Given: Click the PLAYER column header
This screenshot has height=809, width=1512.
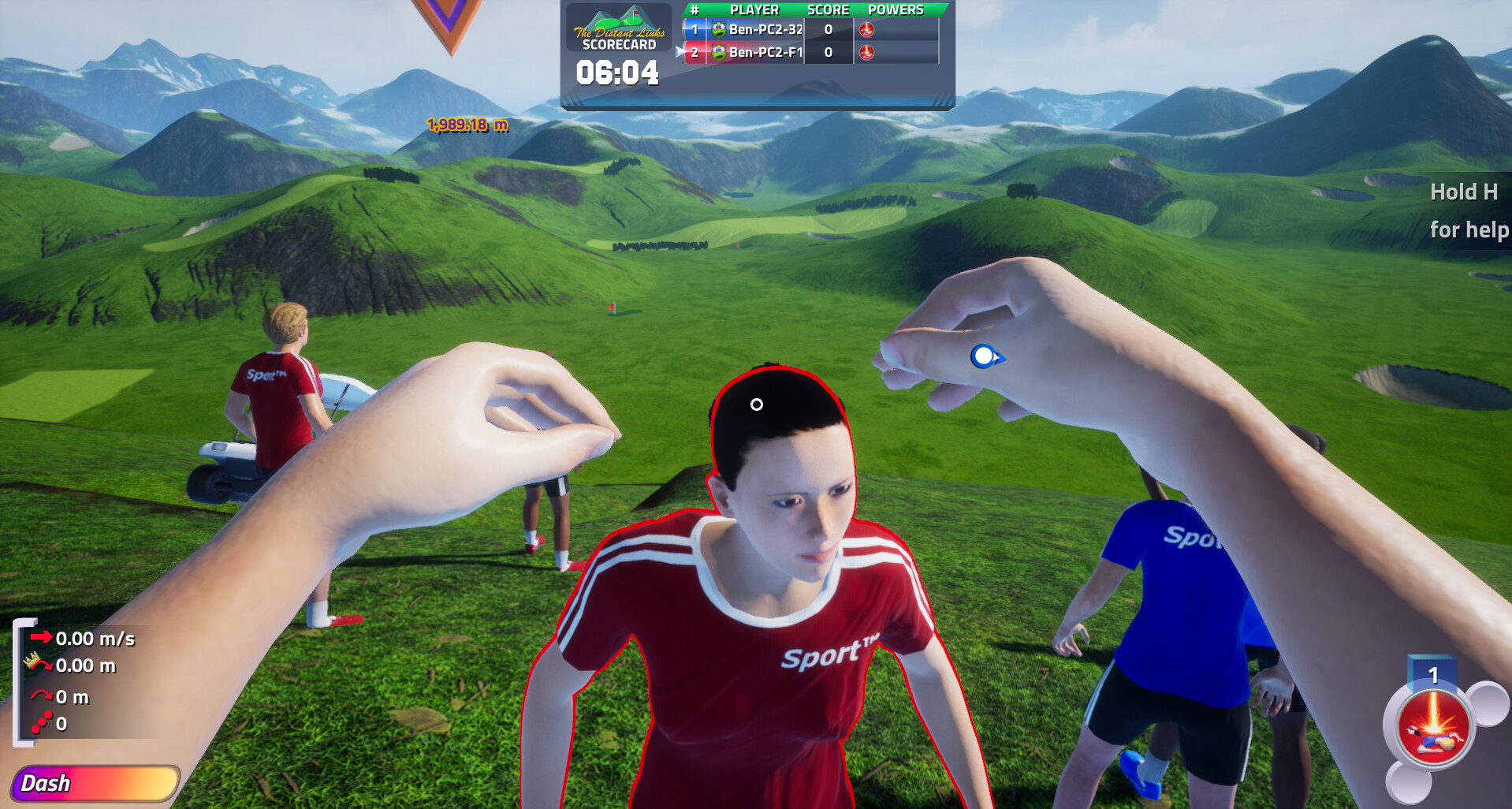Looking at the screenshot, I should click(754, 9).
